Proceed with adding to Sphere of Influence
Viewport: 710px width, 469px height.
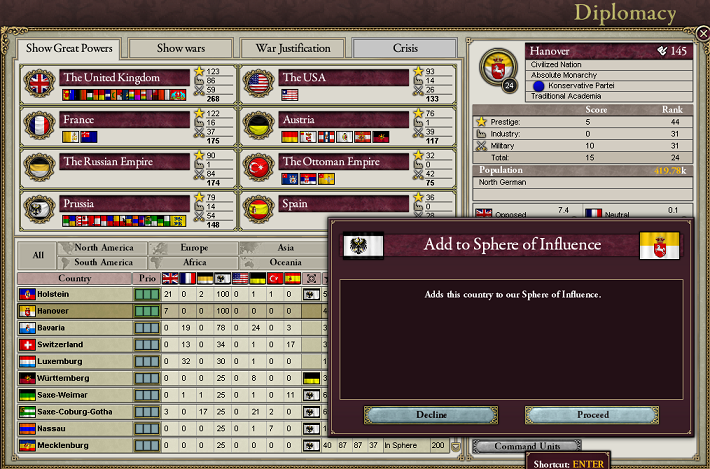coord(591,415)
